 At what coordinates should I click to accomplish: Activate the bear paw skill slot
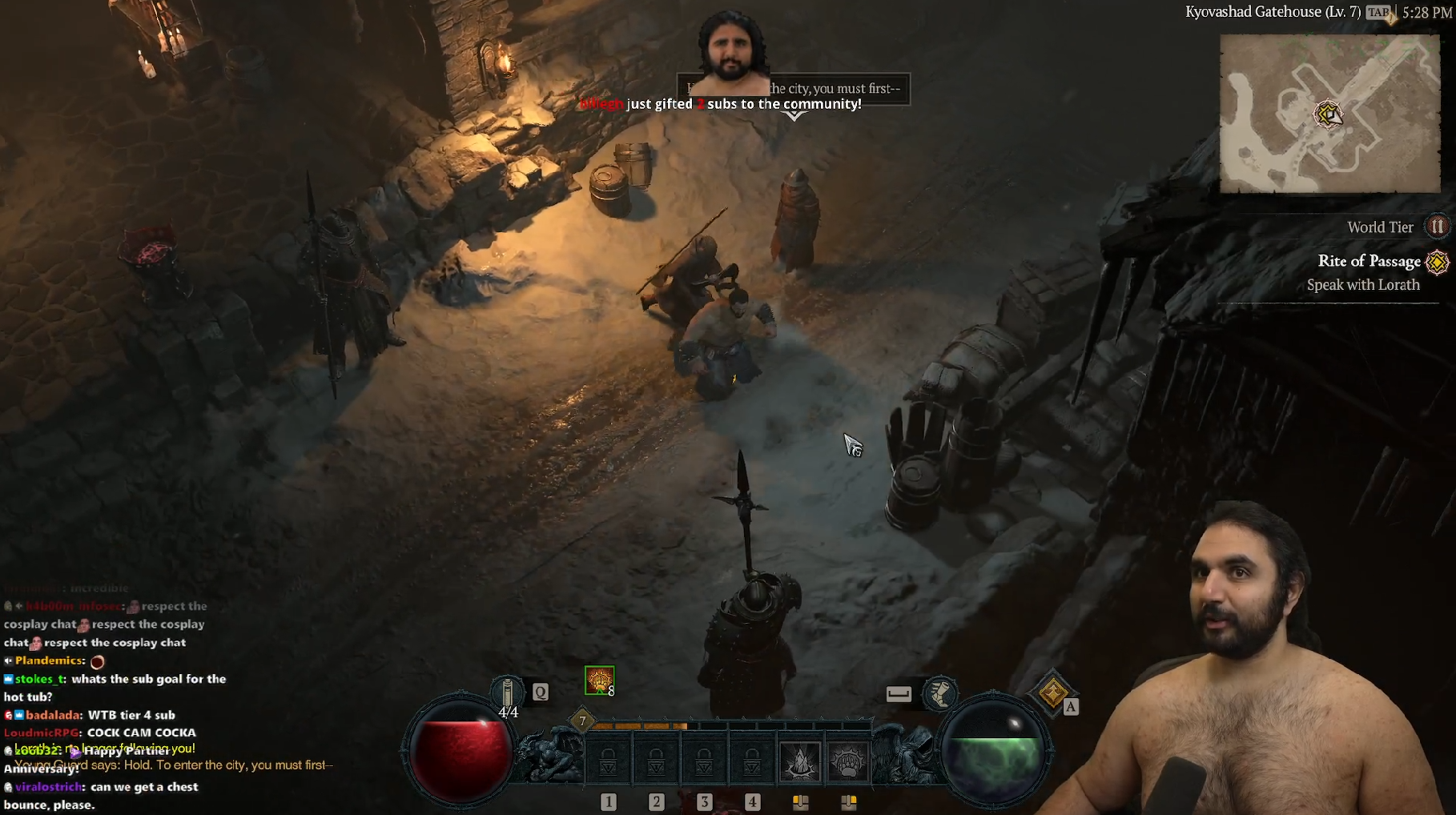click(x=847, y=761)
